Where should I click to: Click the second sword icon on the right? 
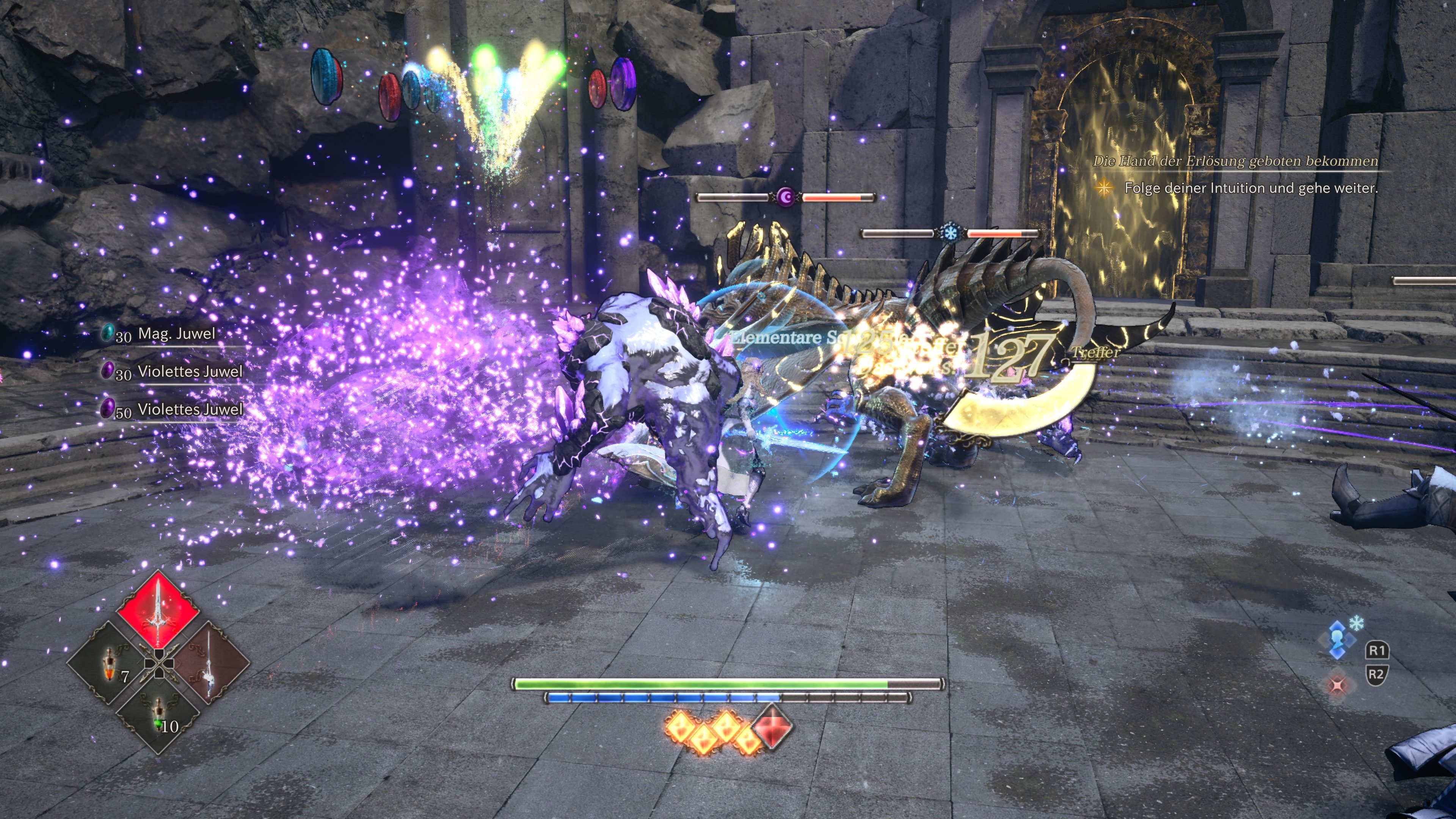pos(210,664)
